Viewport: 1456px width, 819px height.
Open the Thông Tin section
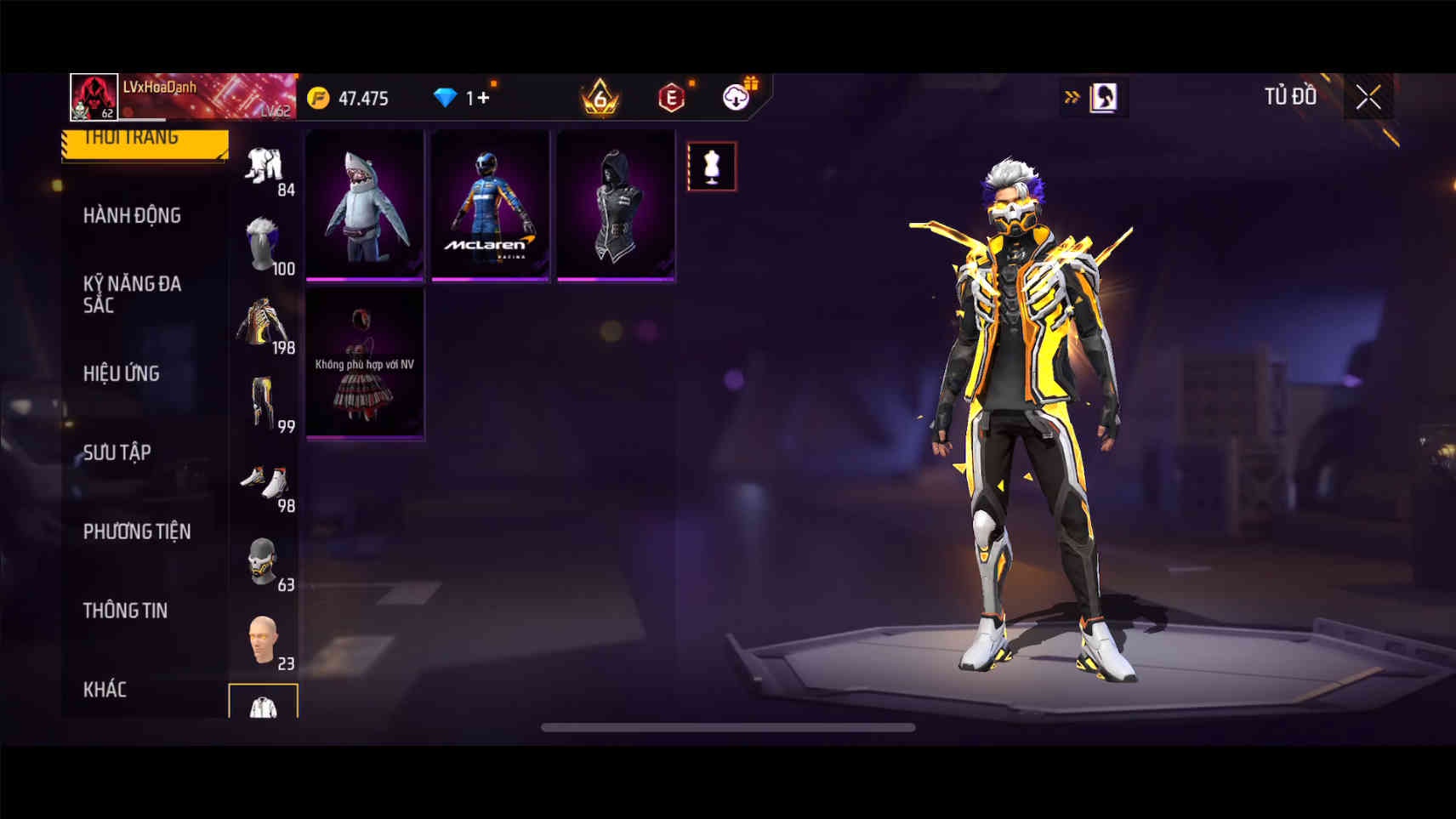click(125, 611)
